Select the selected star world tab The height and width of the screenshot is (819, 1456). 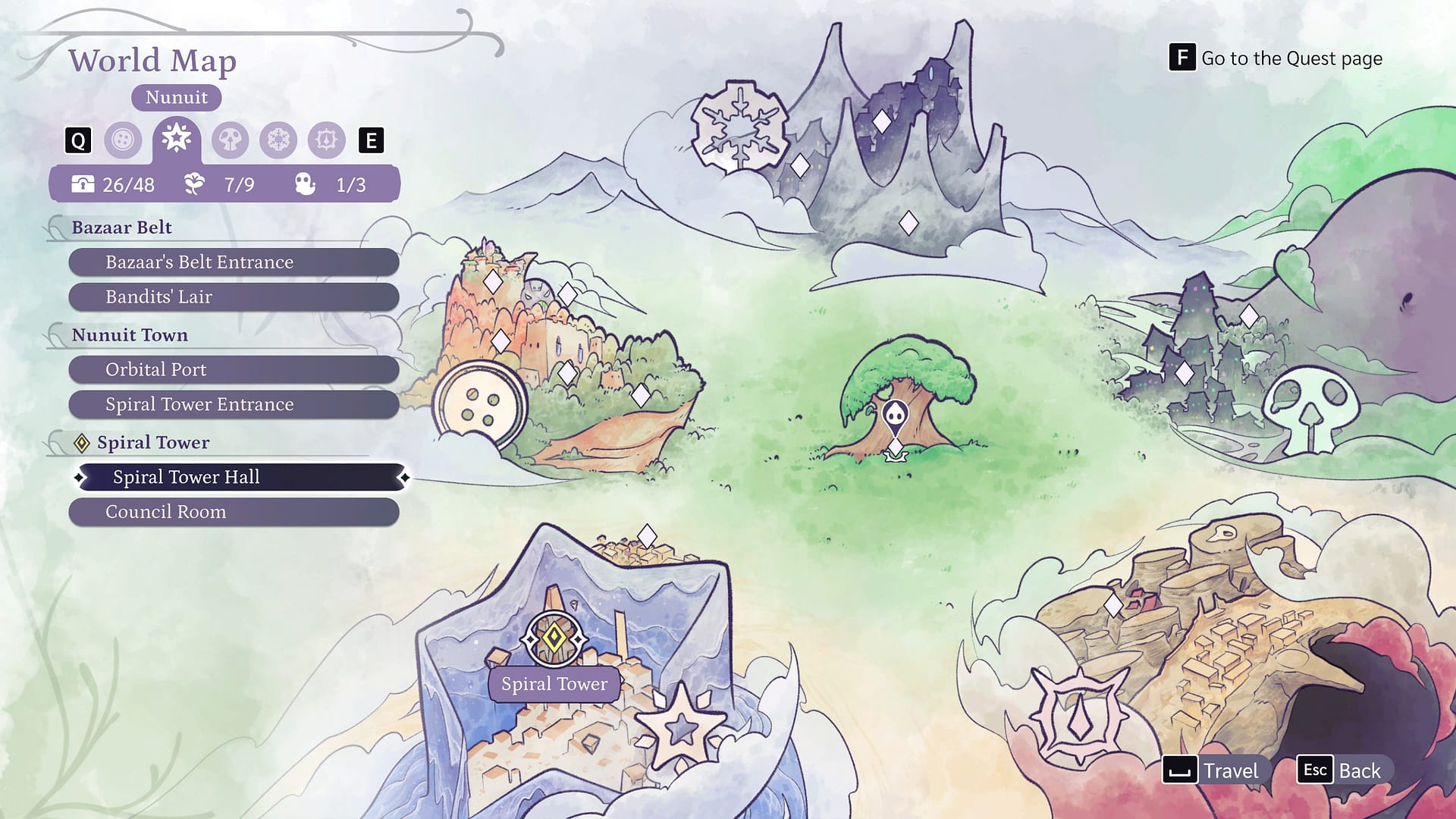click(176, 139)
